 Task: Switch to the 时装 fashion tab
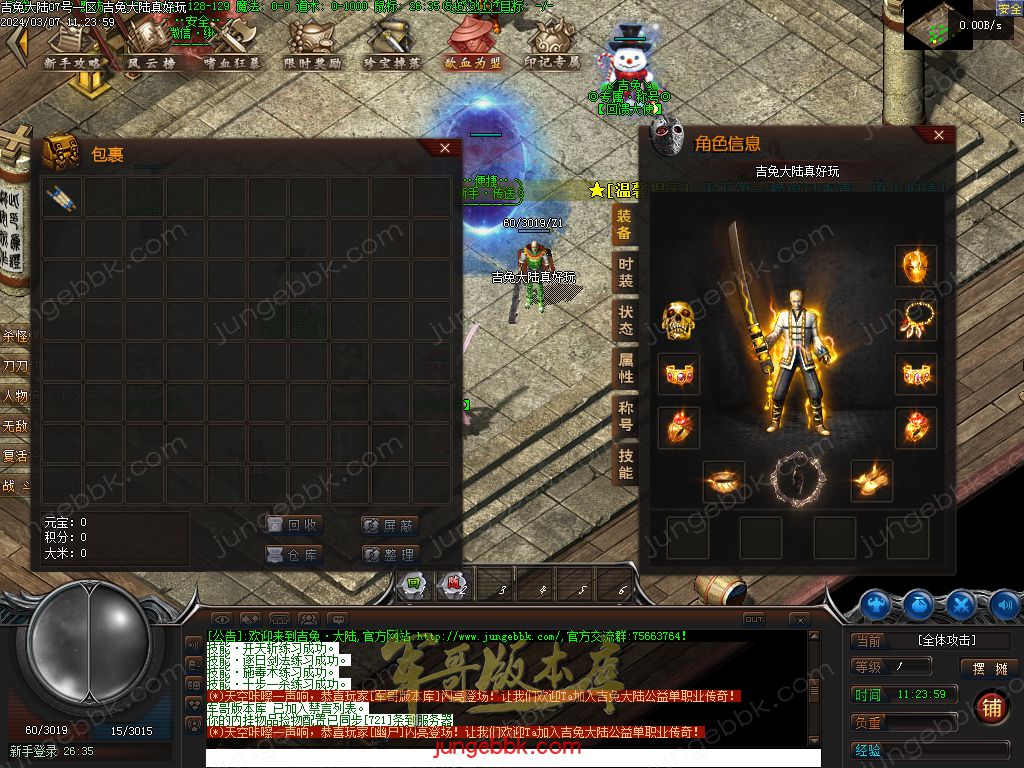tap(625, 272)
